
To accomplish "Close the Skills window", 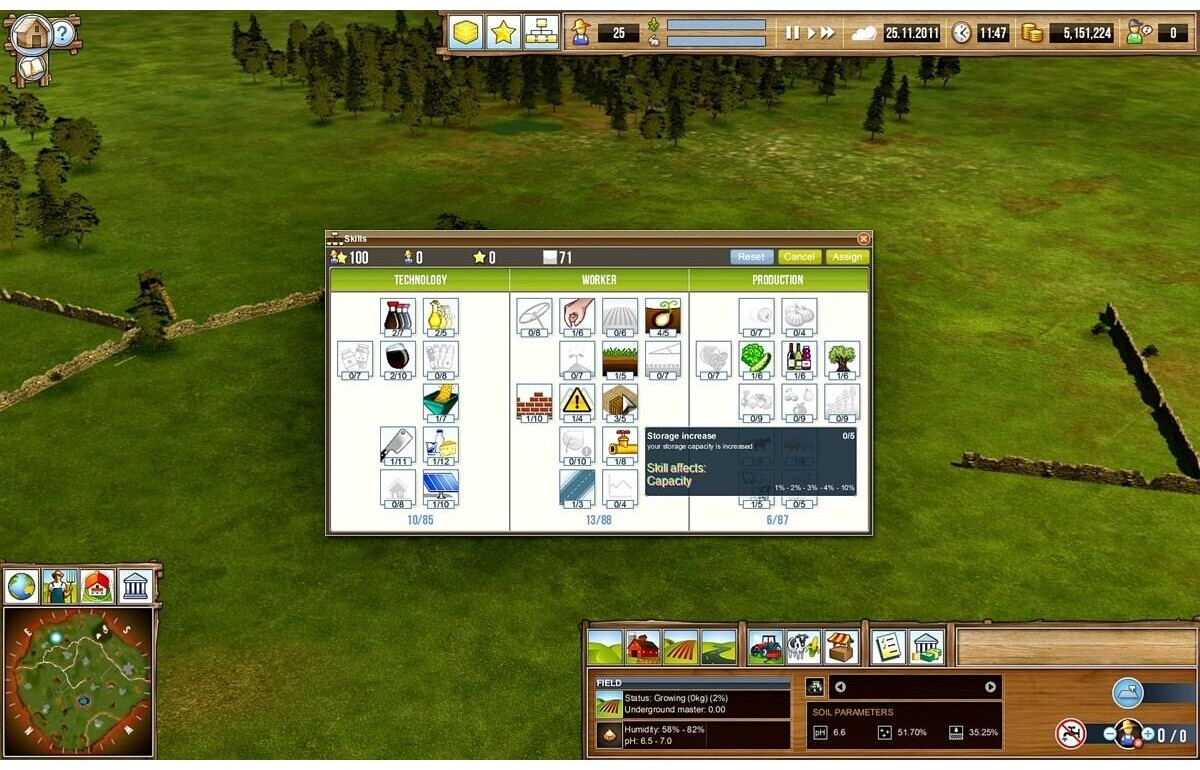I will coord(863,239).
